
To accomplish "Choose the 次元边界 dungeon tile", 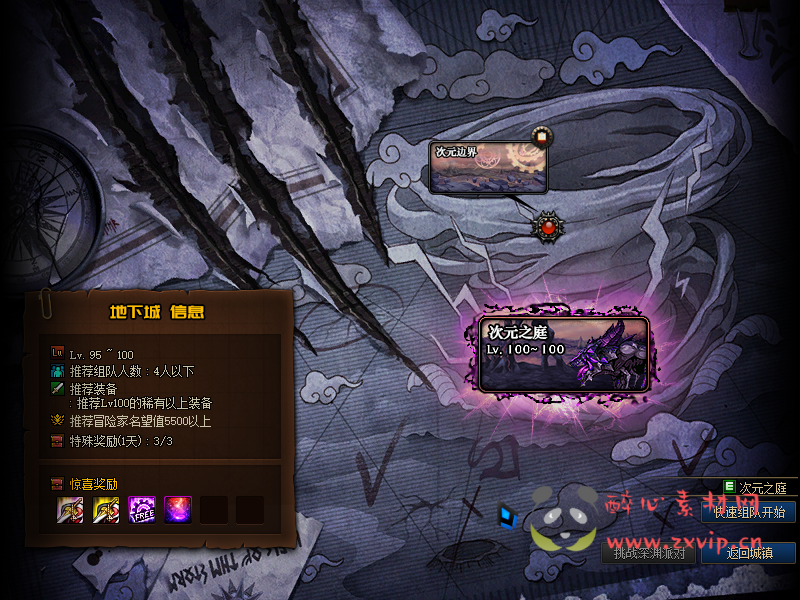I will coord(489,167).
